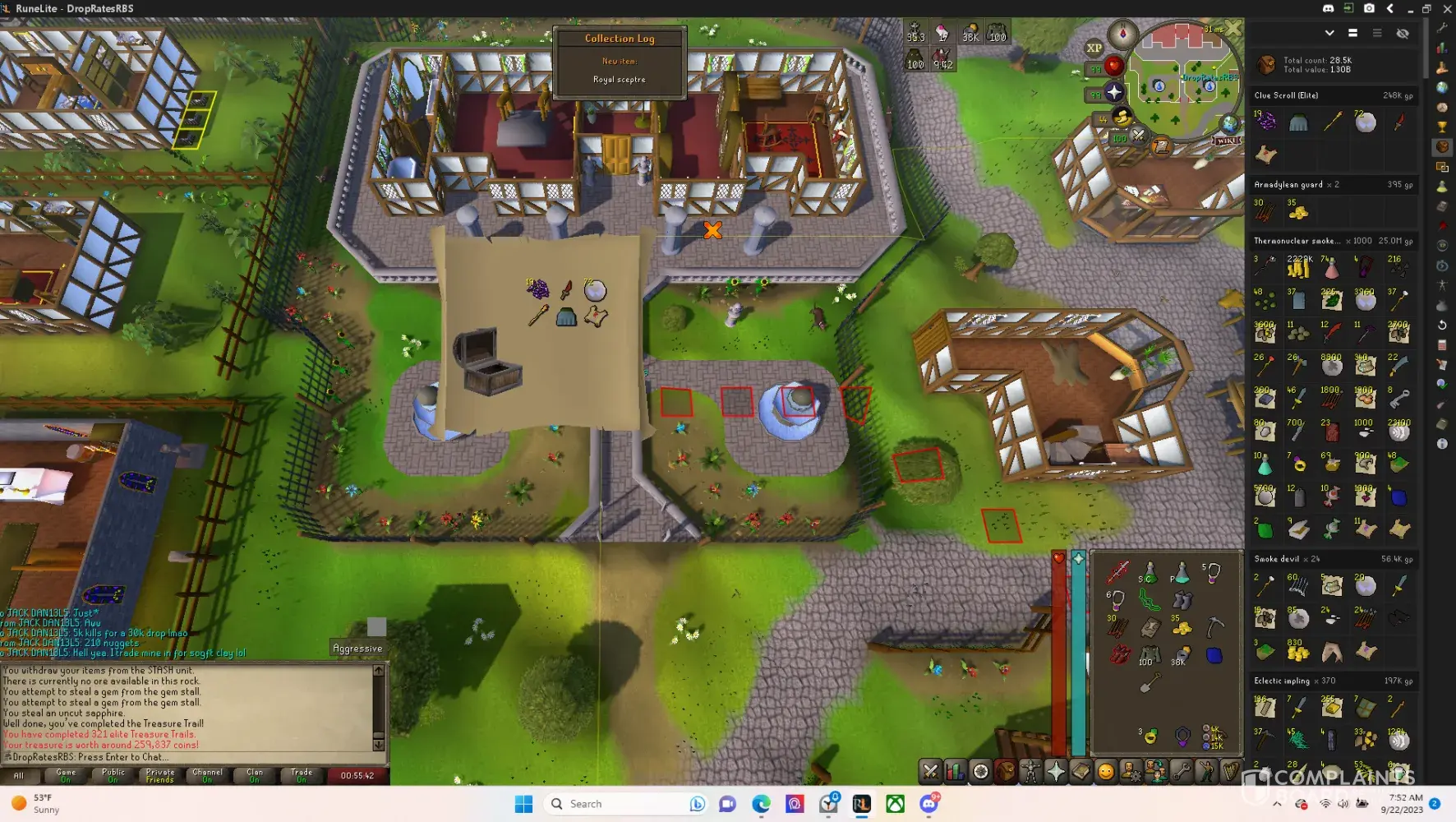Open the Clan chat tab

click(x=255, y=775)
